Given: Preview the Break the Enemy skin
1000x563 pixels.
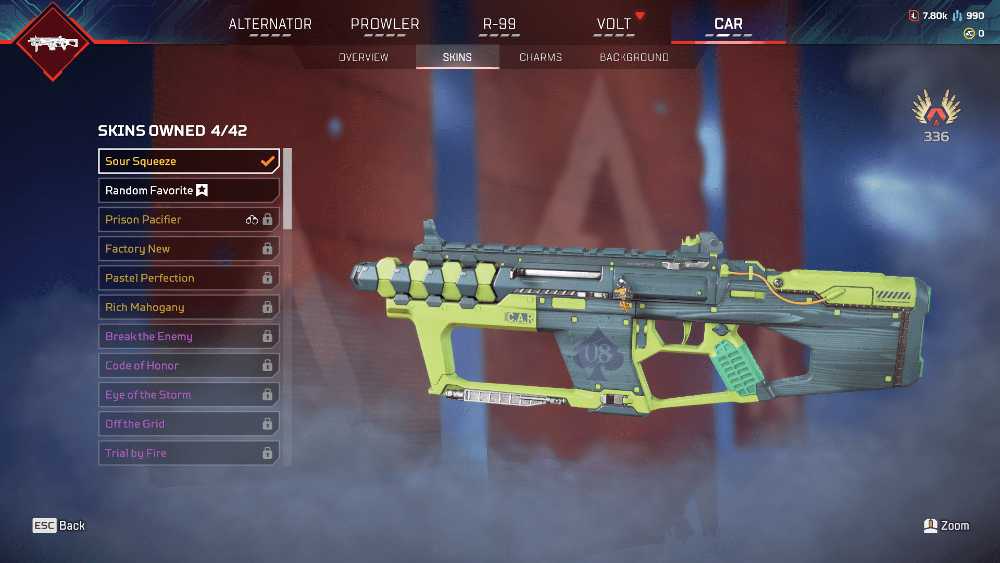Looking at the screenshot, I should (x=188, y=336).
